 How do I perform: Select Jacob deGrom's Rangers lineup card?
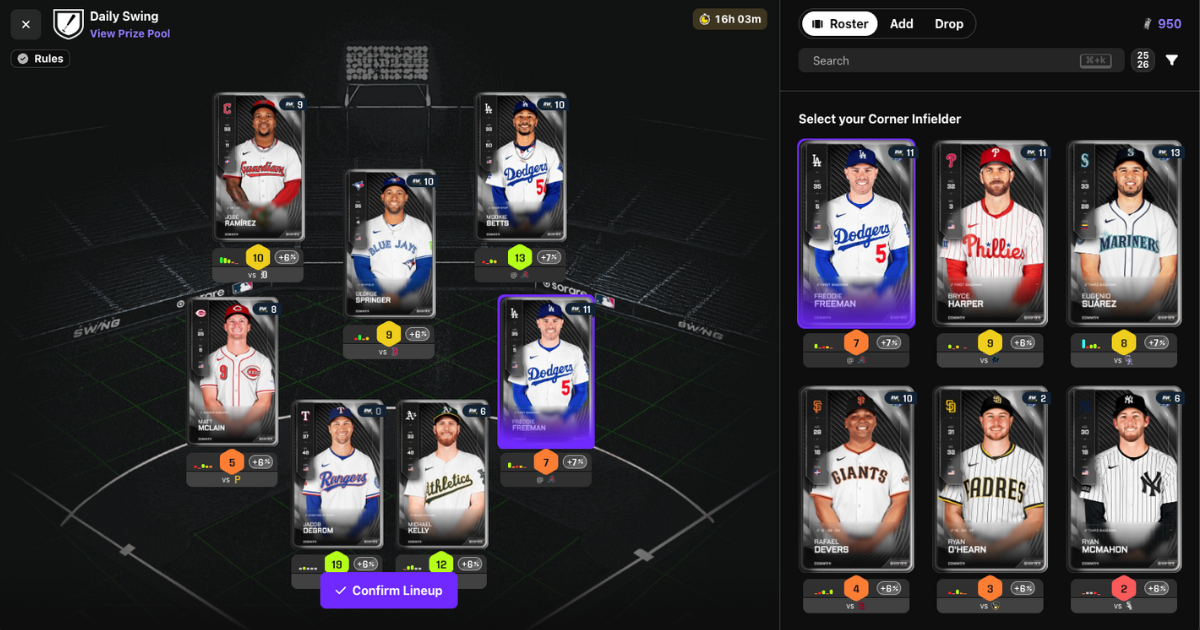coord(337,474)
